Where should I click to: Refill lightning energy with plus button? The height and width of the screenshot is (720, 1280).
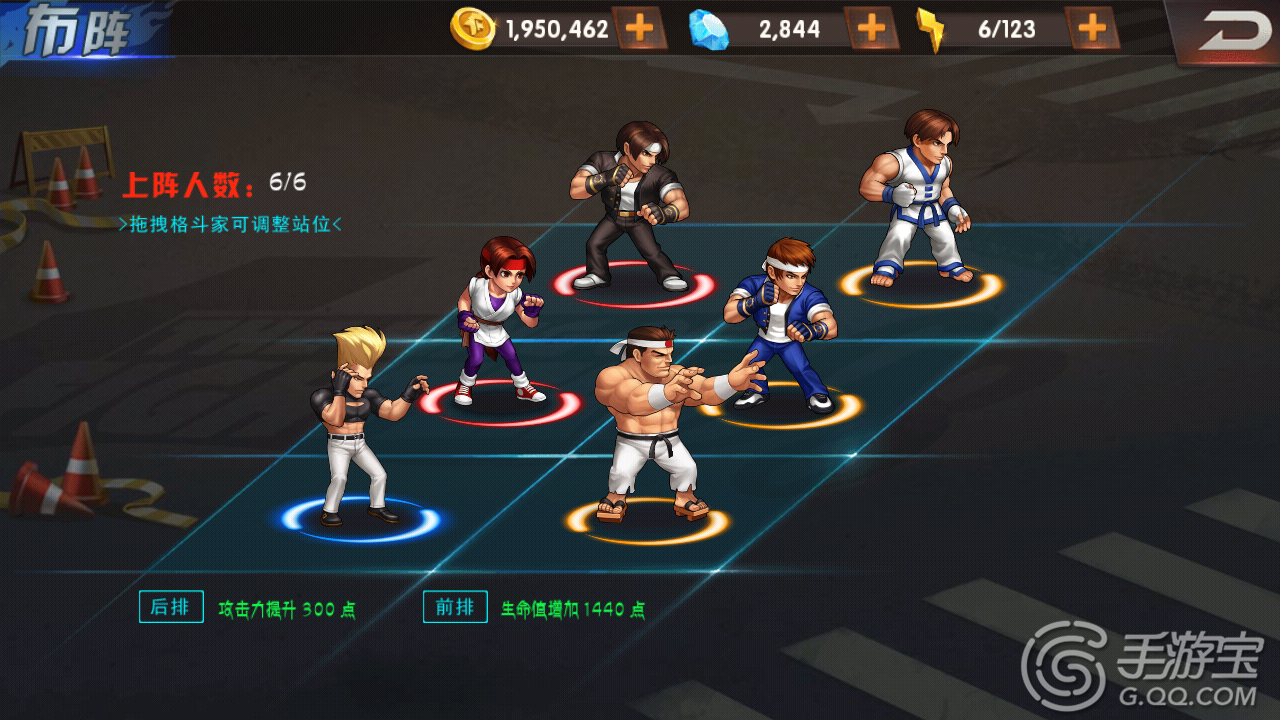coord(1092,29)
